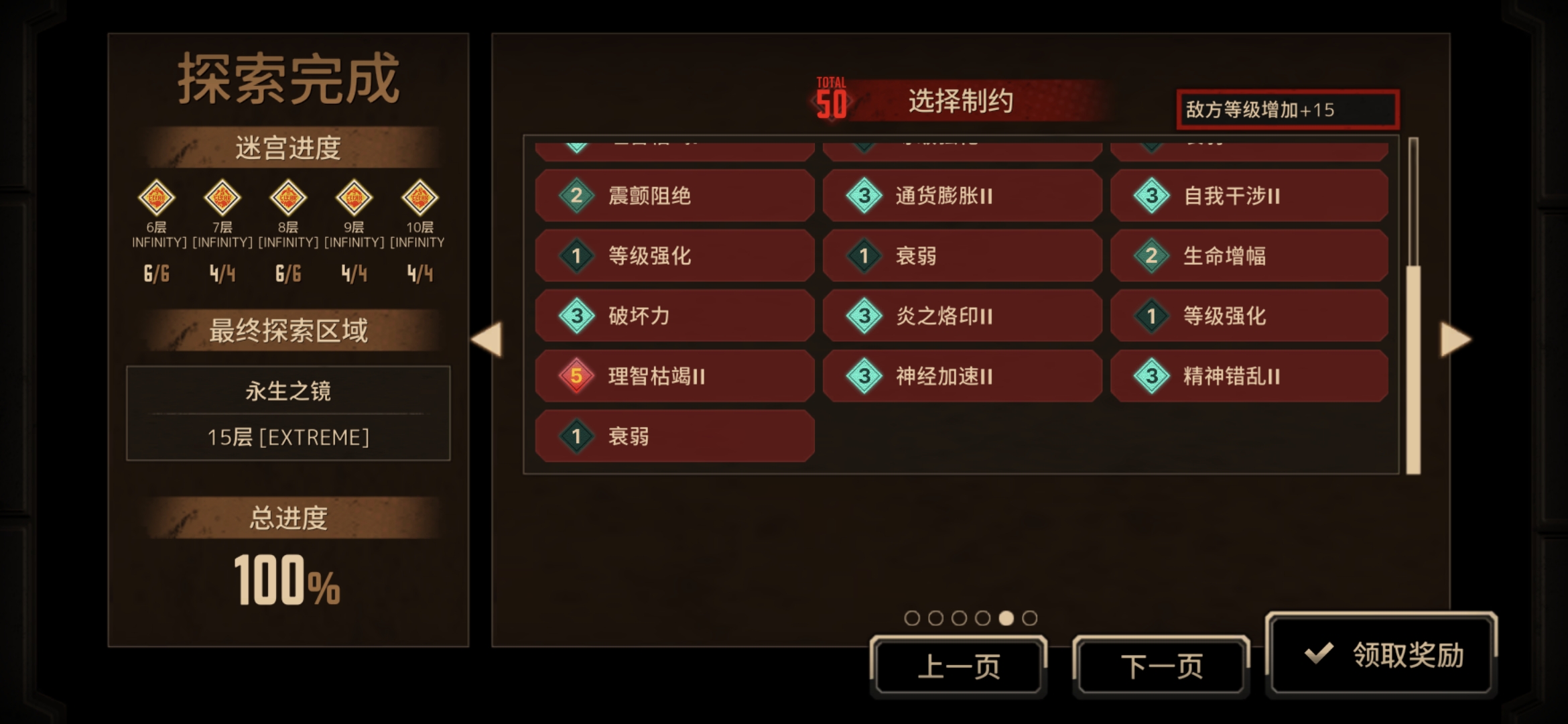Toggle the 震颤阻绝 constraint
1568x724 pixels.
[x=674, y=195]
